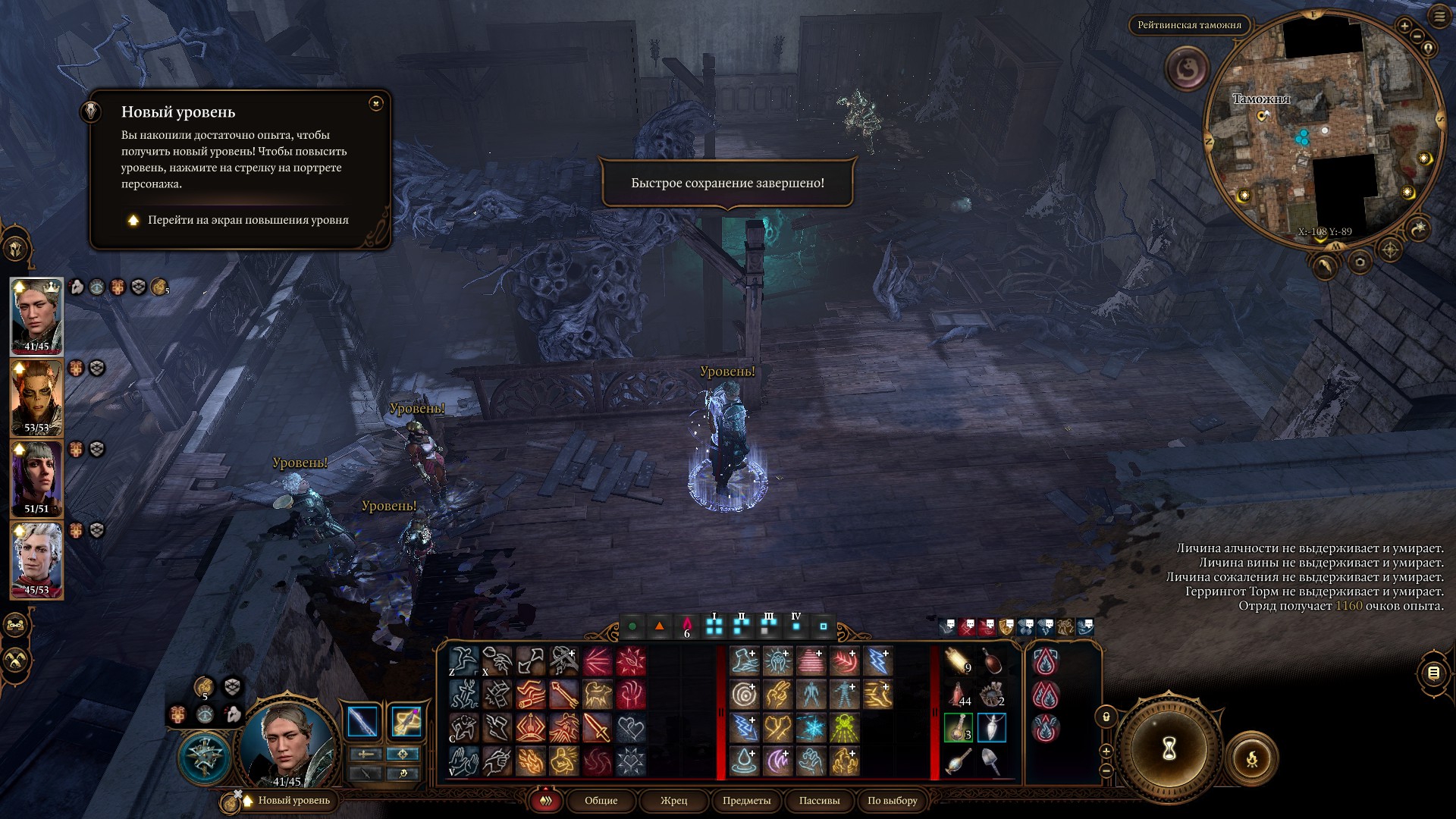Switch to the 'Общие' hotbar tab
The width and height of the screenshot is (1456, 819).
[x=601, y=801]
